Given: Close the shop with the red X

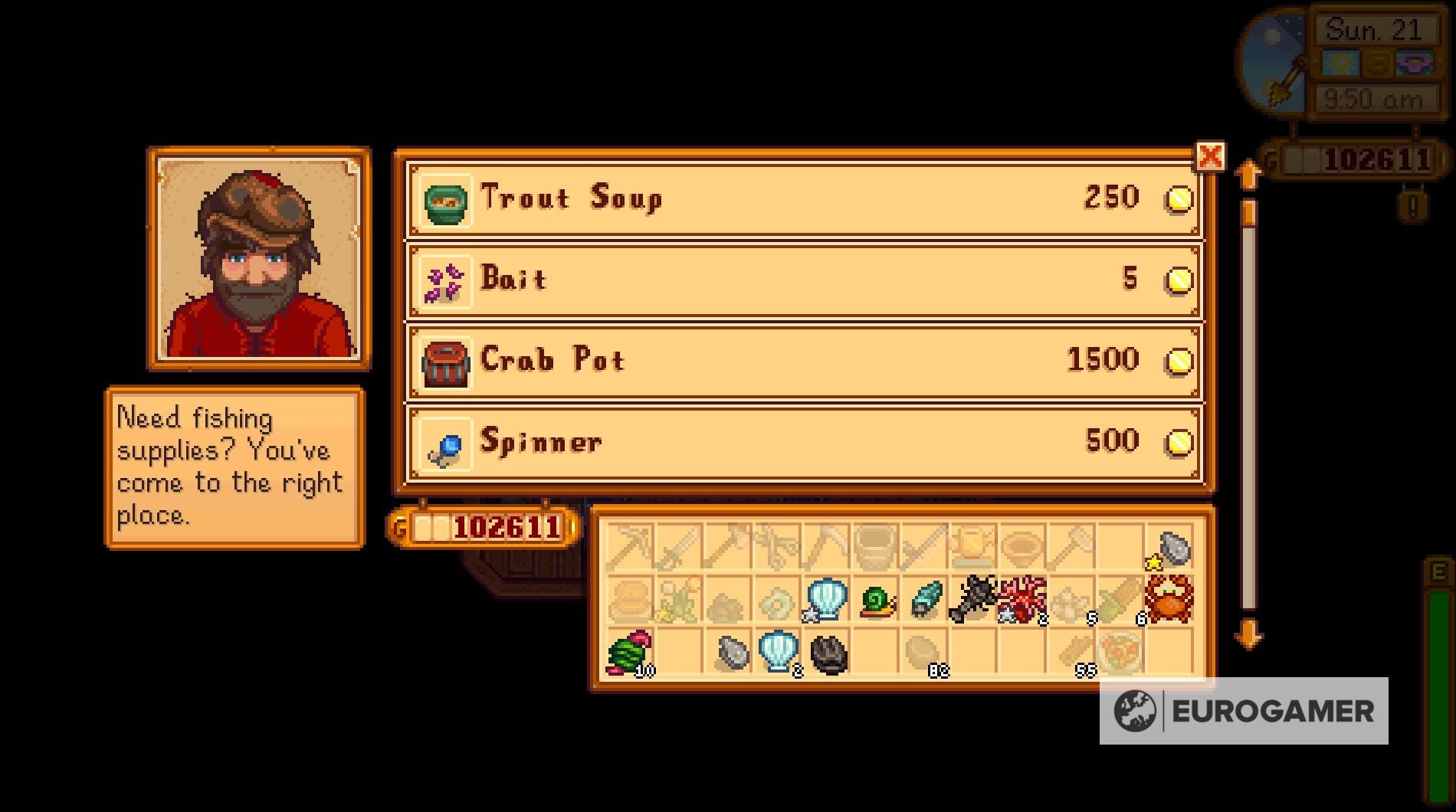Looking at the screenshot, I should 1209,156.
